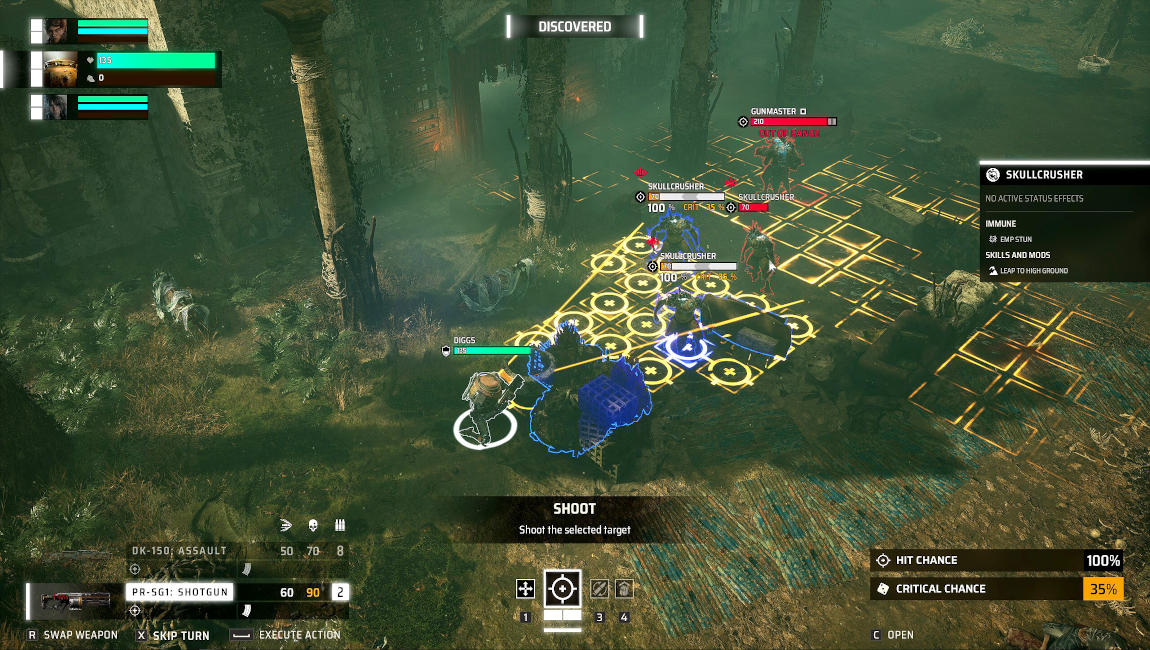Switch to the DK-150: Assault weapon row
Screen dimensions: 1150x650
(x=179, y=551)
